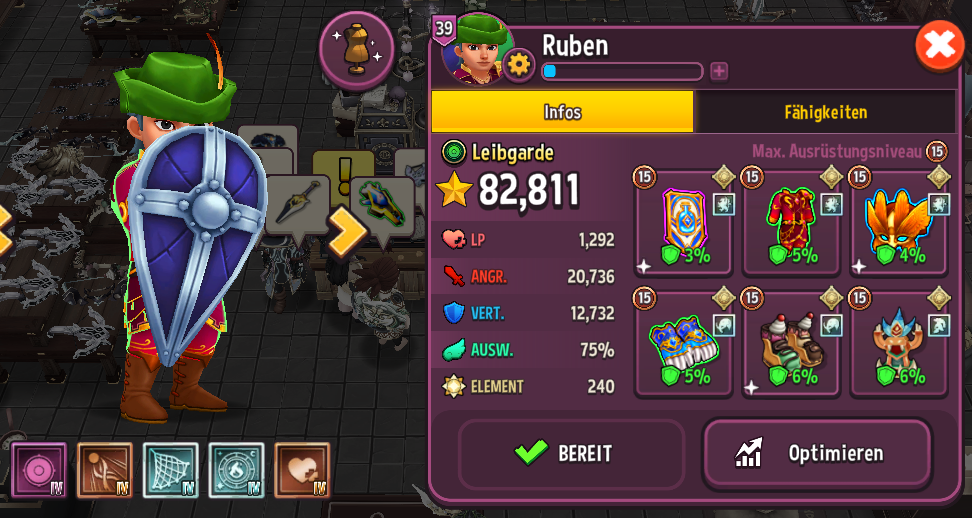Select the orange slash skill icon
The width and height of the screenshot is (972, 518).
pyautogui.click(x=105, y=470)
